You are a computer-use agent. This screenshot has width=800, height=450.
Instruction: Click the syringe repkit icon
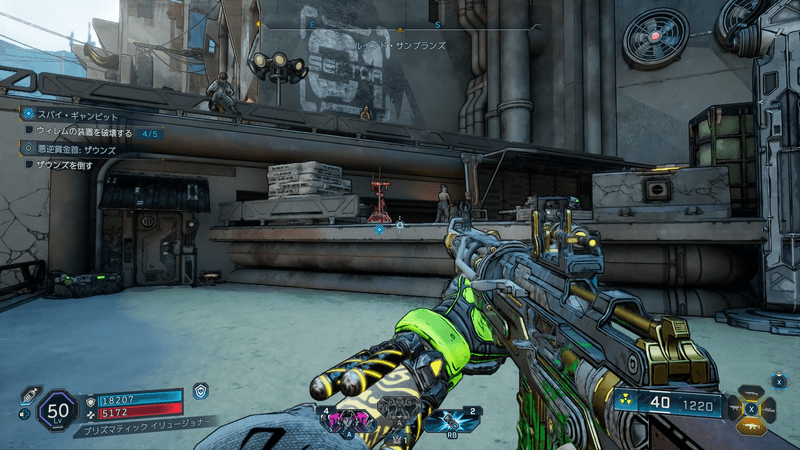(x=30, y=392)
